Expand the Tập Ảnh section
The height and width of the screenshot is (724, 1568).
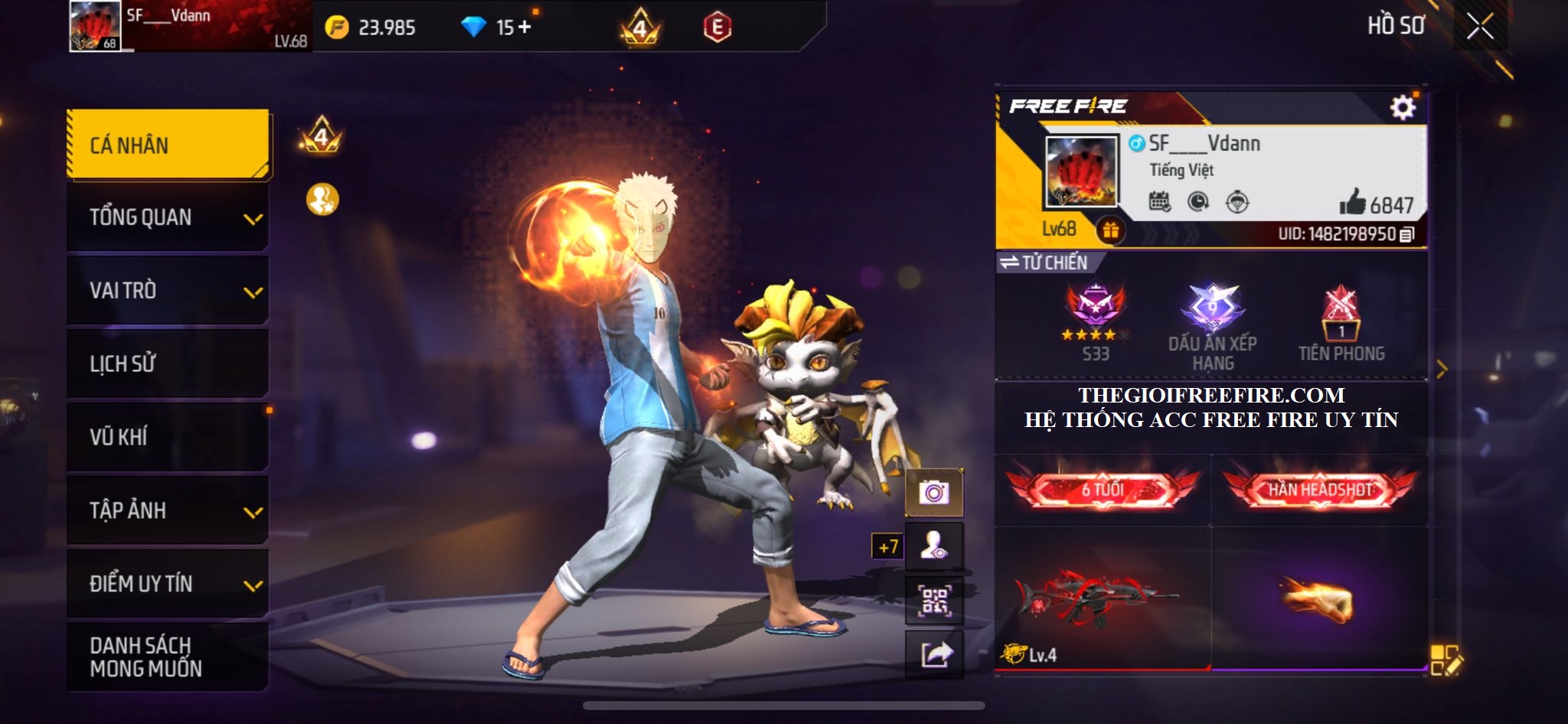tap(168, 510)
